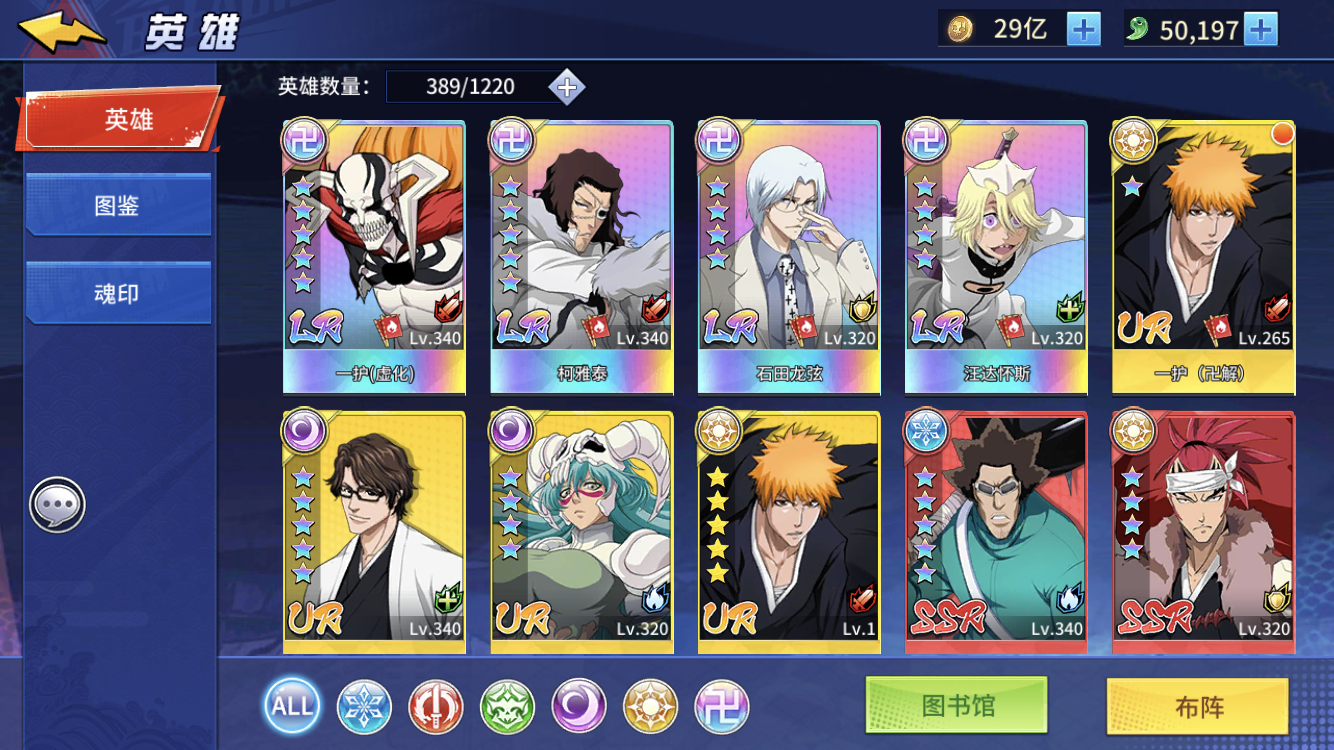Filter heroes by blue snowflake faction
The height and width of the screenshot is (750, 1334).
[364, 706]
